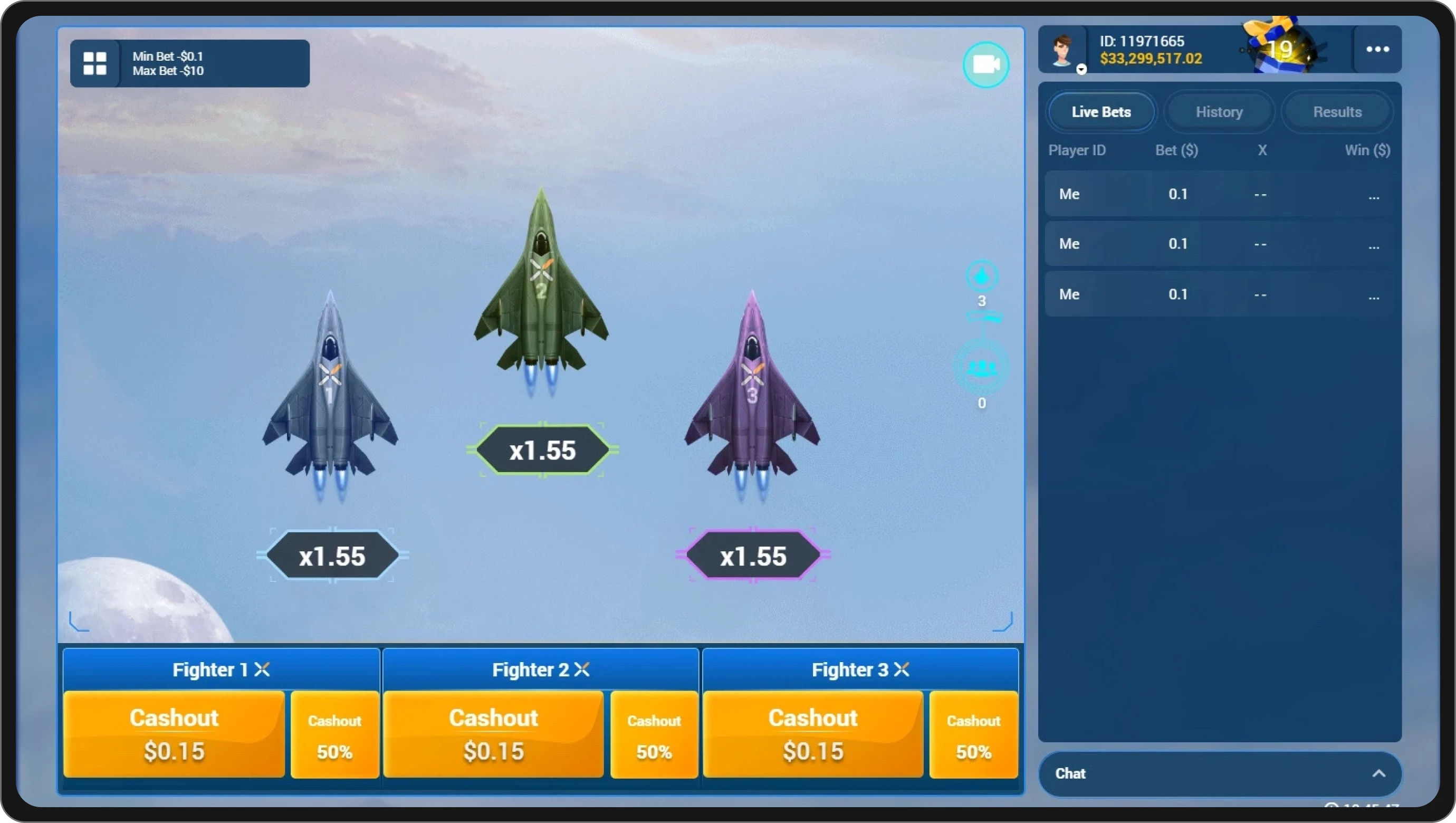This screenshot has width=1456, height=823.
Task: Open the three-dots options menu top right
Action: [1377, 49]
